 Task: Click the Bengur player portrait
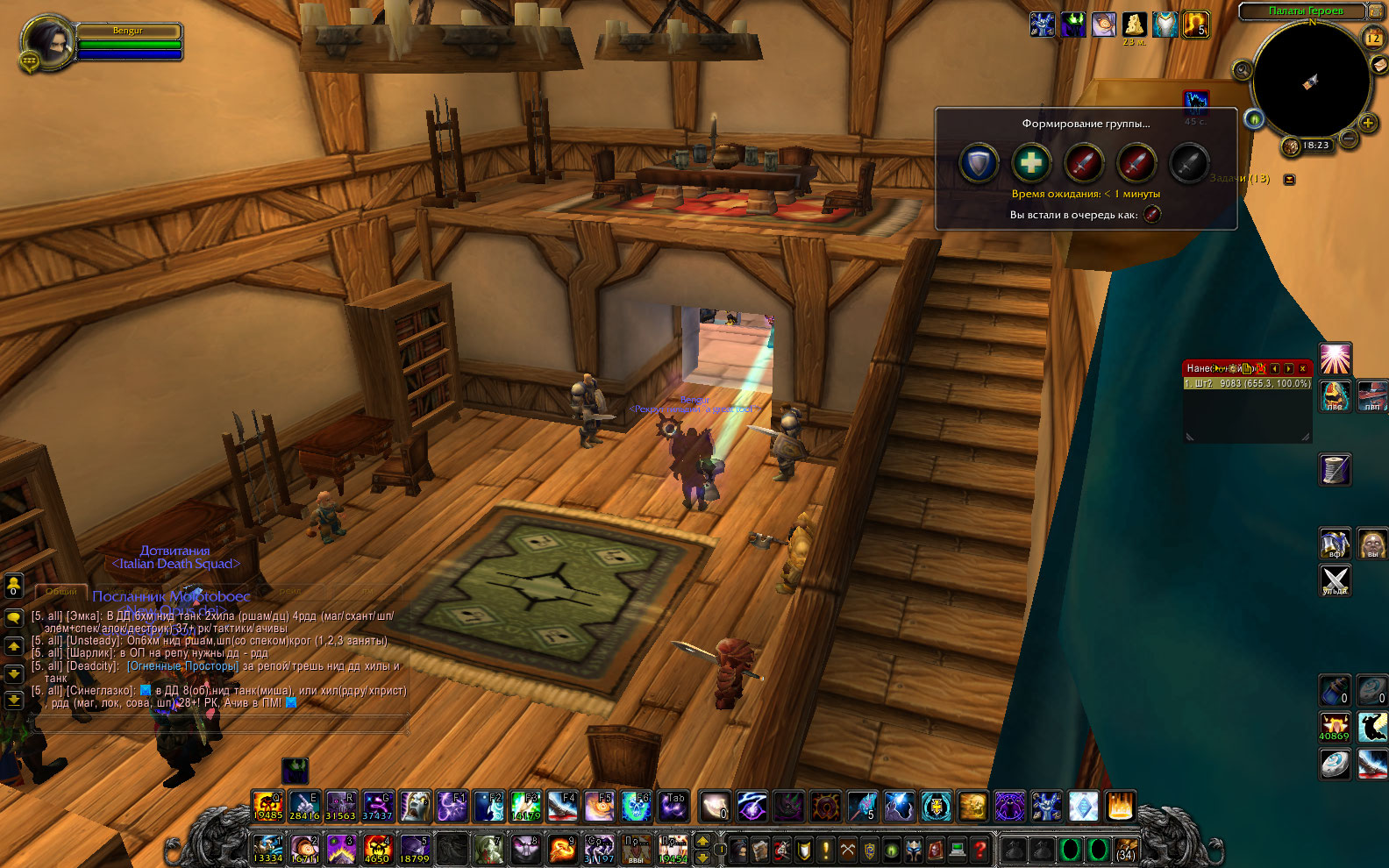point(45,41)
